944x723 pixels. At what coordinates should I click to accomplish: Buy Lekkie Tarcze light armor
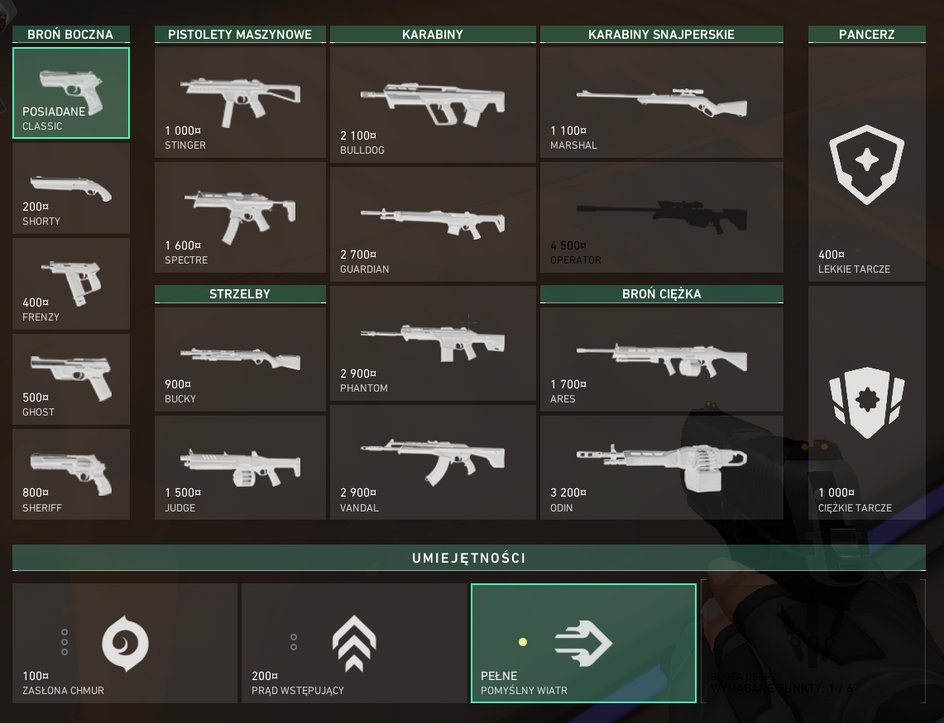866,164
